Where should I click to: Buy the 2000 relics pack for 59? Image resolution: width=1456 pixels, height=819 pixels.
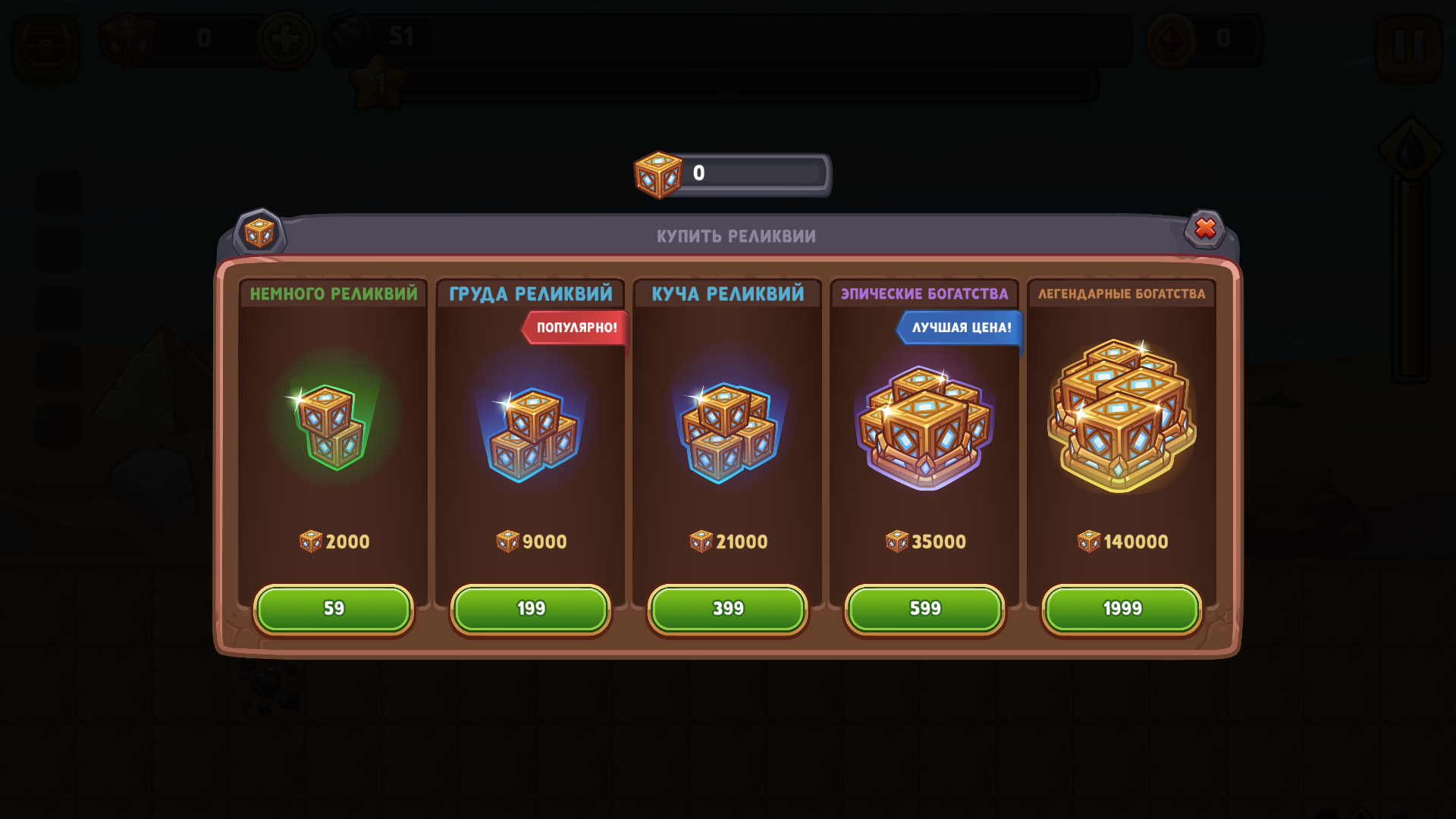tap(334, 609)
